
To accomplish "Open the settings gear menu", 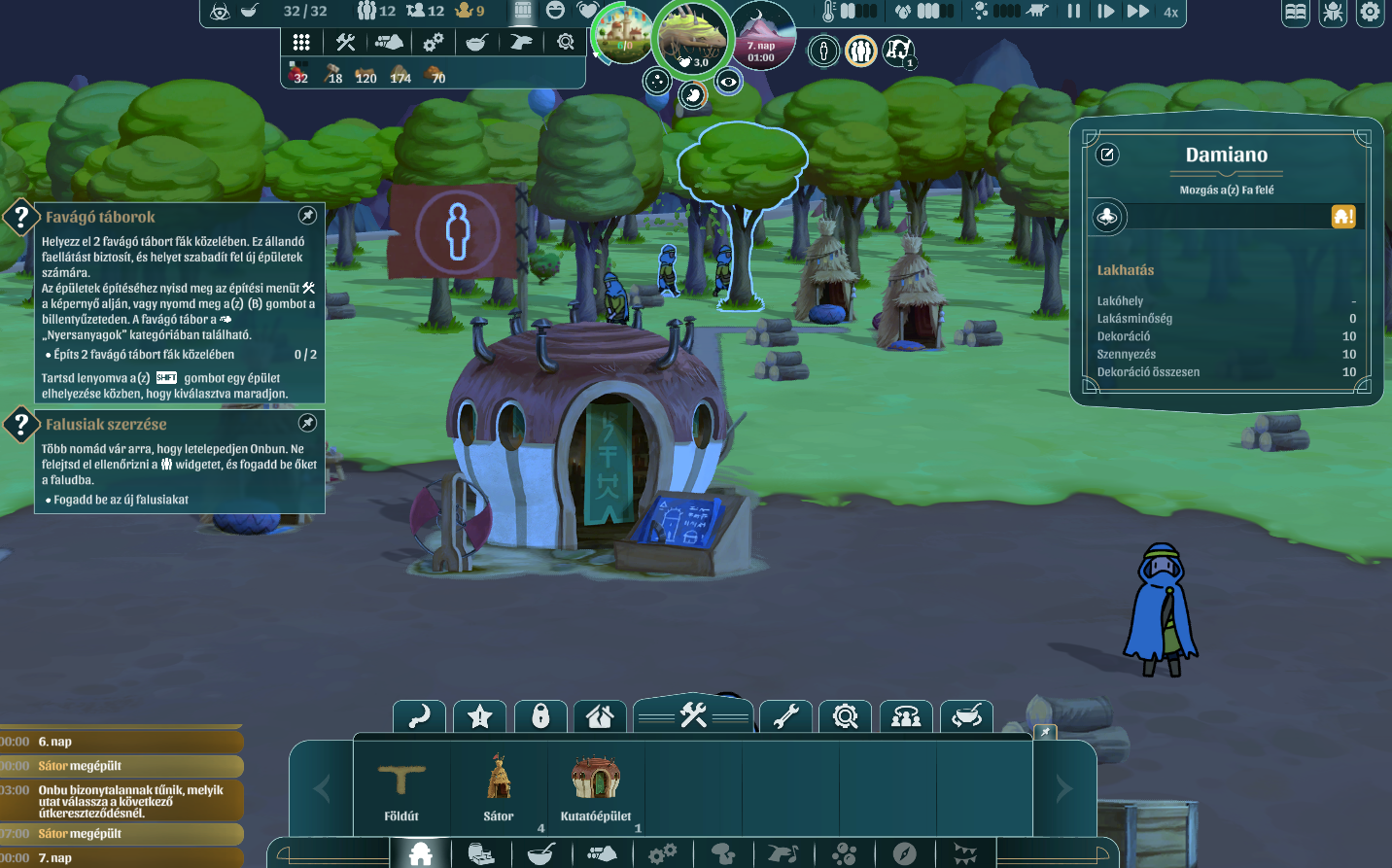I will click(1370, 13).
